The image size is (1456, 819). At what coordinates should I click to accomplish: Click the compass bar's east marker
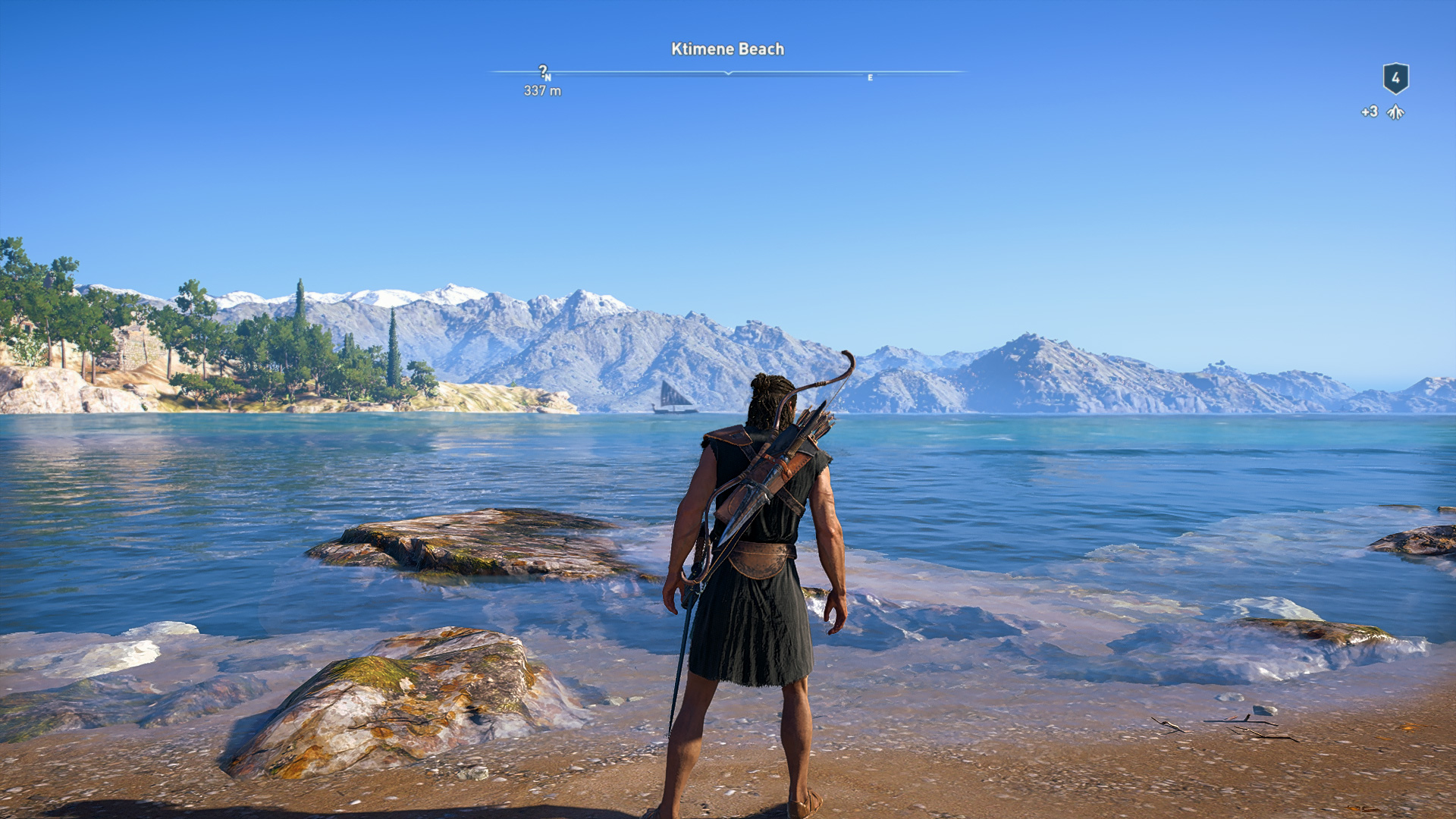point(870,77)
